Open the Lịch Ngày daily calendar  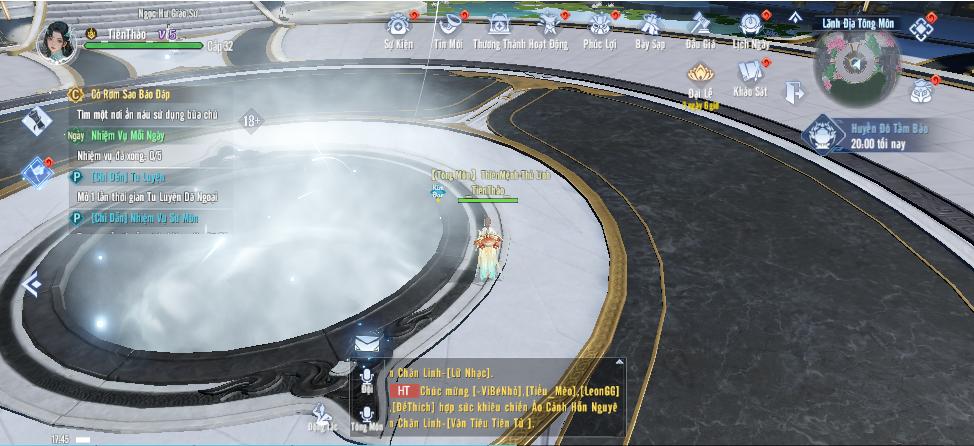click(751, 26)
